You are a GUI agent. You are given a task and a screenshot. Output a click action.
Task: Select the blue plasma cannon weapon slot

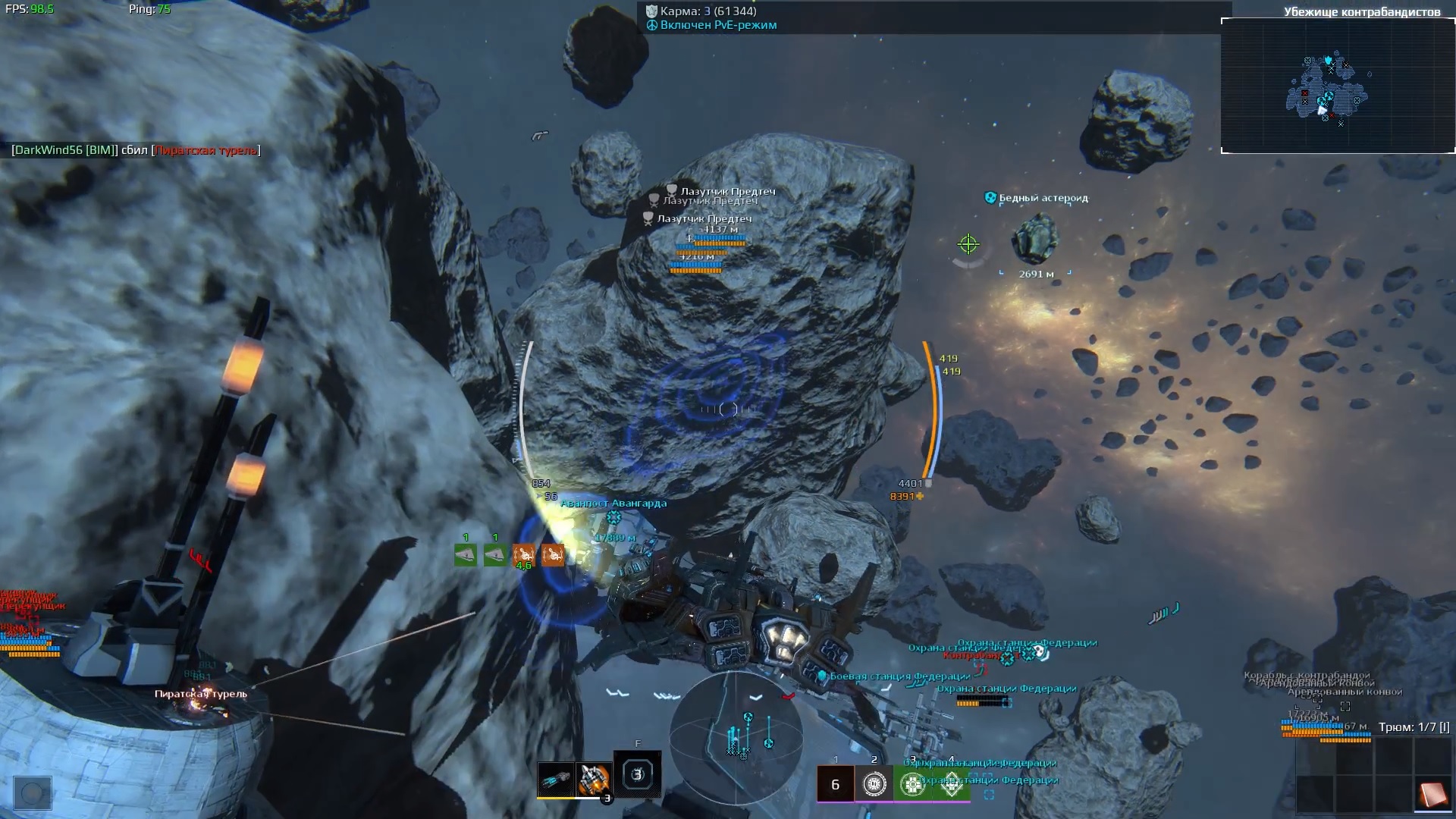tap(556, 779)
